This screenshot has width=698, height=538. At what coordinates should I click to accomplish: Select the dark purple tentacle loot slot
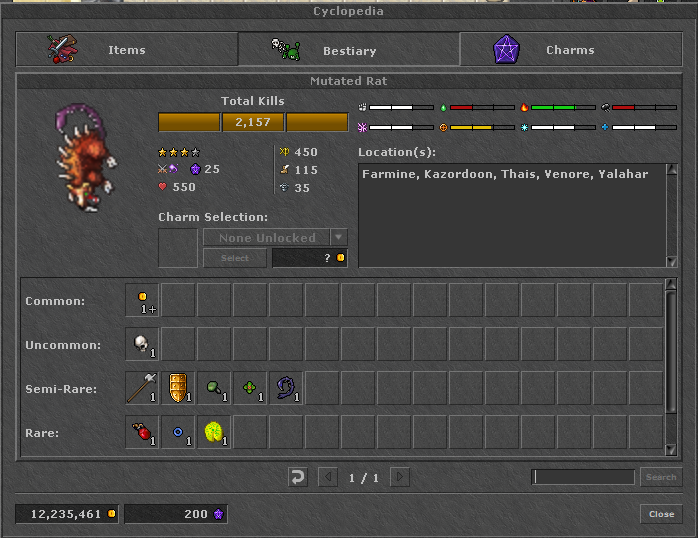coord(286,388)
